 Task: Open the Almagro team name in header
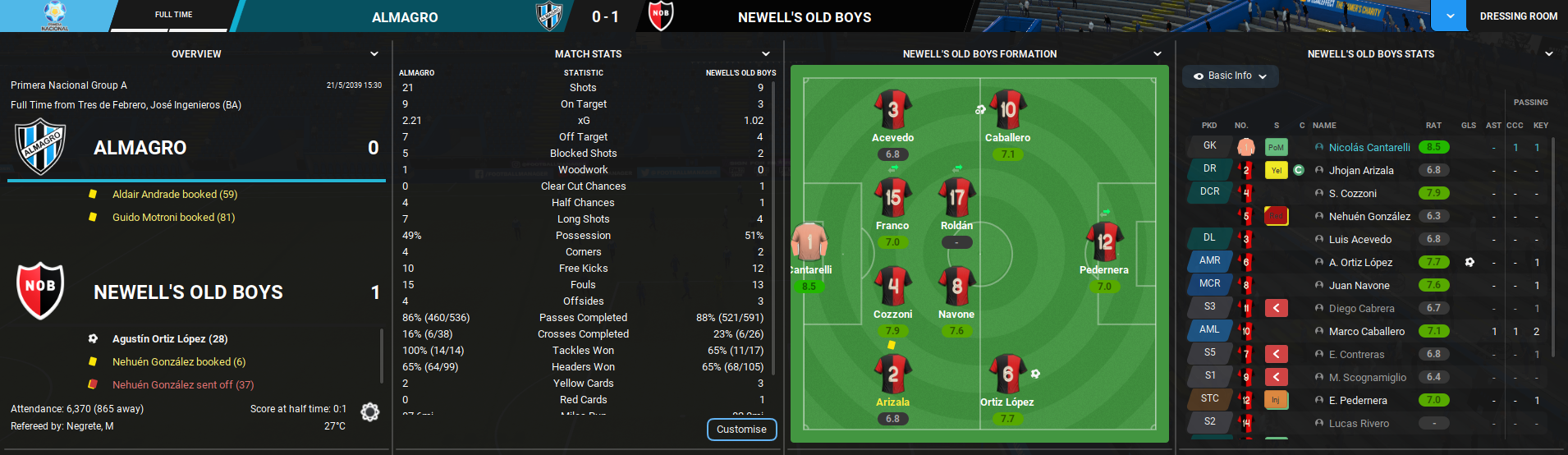405,17
